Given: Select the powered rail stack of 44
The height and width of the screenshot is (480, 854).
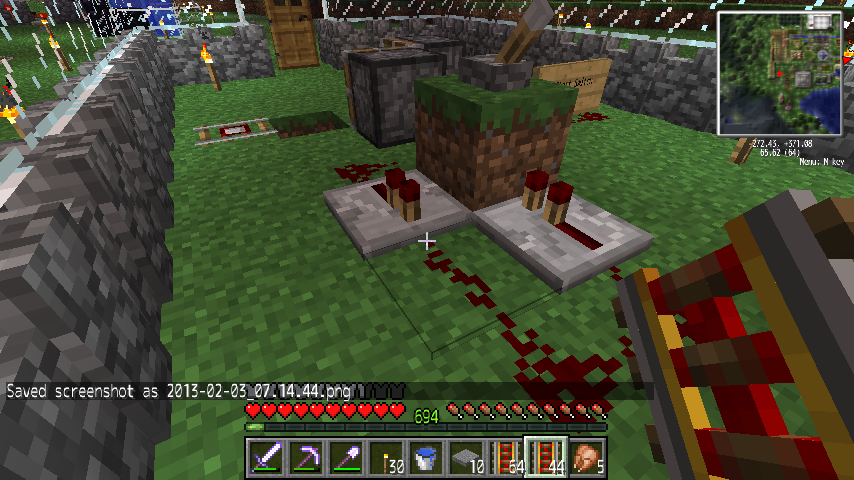Looking at the screenshot, I should (x=546, y=457).
